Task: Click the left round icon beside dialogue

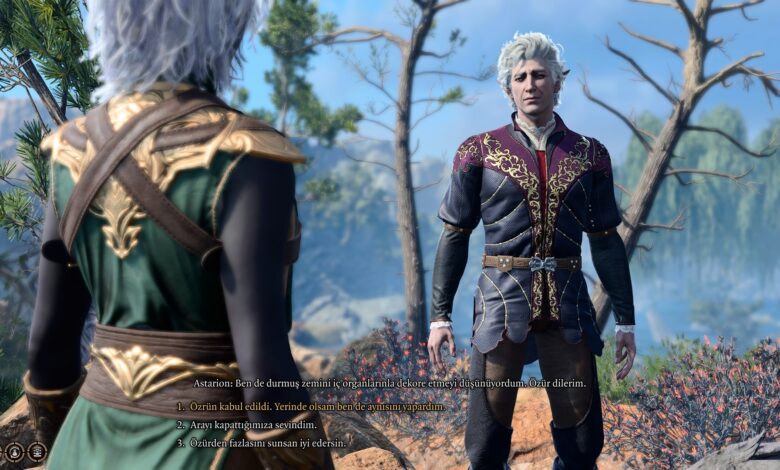Action: point(15,451)
